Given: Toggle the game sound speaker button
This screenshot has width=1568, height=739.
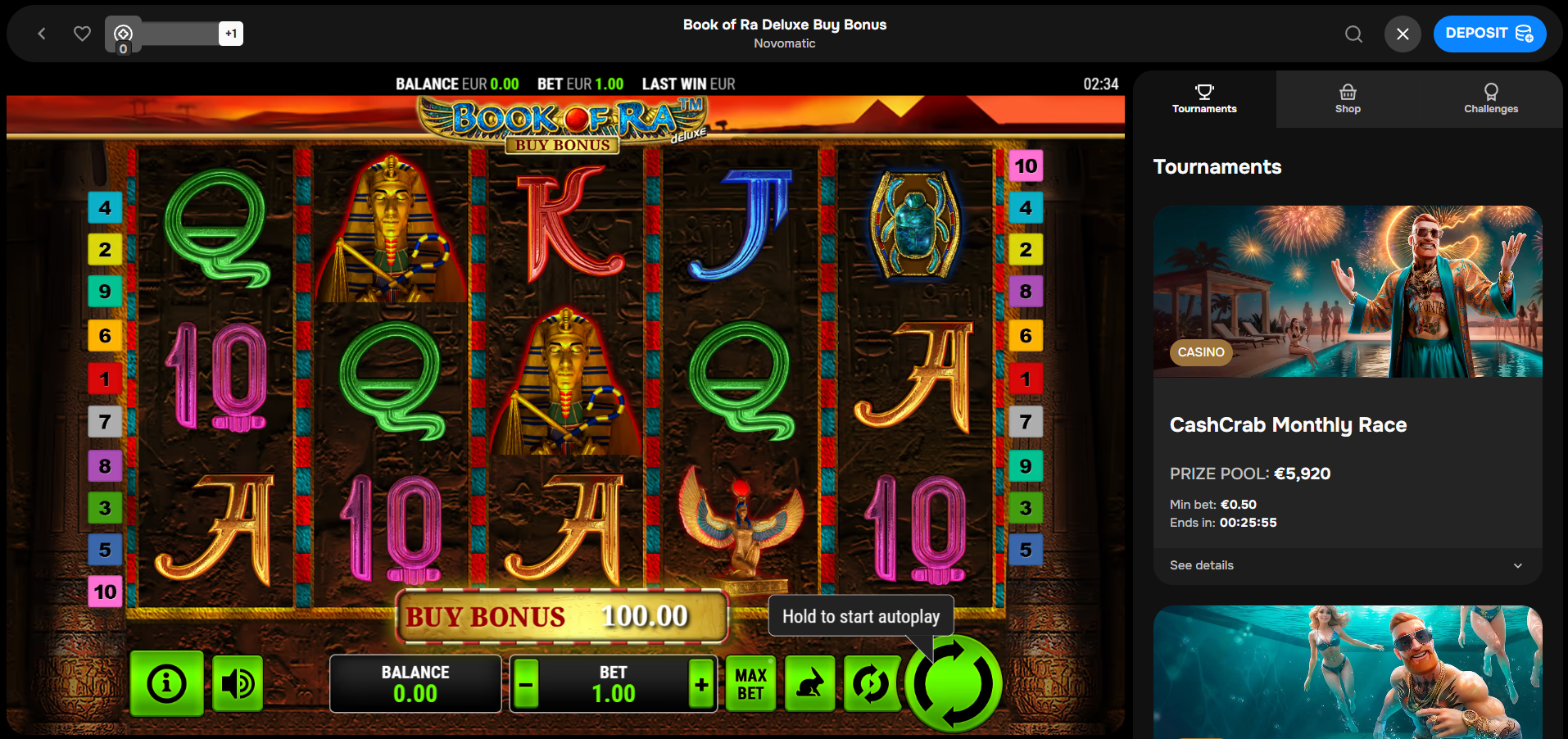Looking at the screenshot, I should [x=238, y=683].
